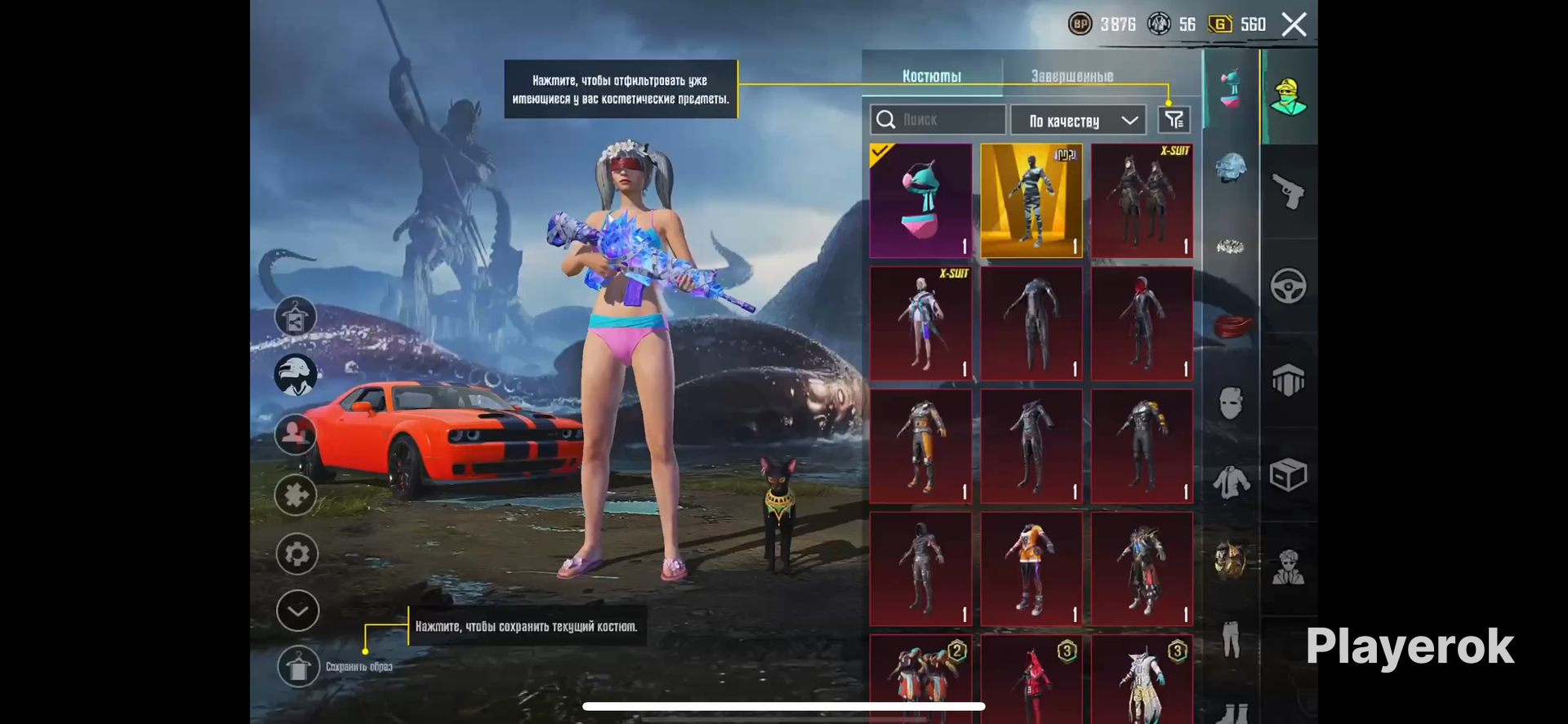
Task: Select the face mask subcategory icon
Action: (1230, 402)
